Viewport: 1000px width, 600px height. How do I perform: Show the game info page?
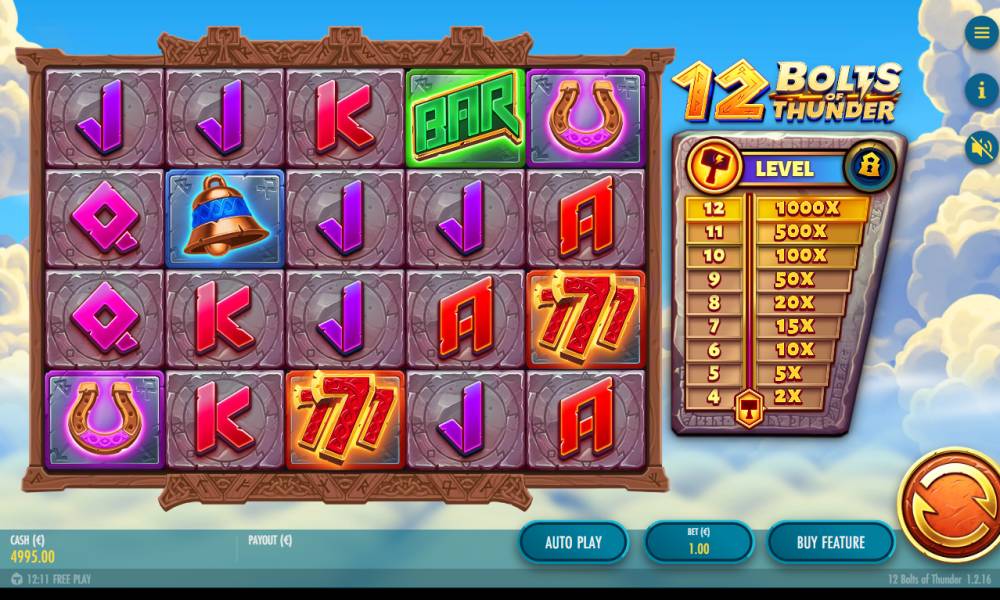pos(981,91)
